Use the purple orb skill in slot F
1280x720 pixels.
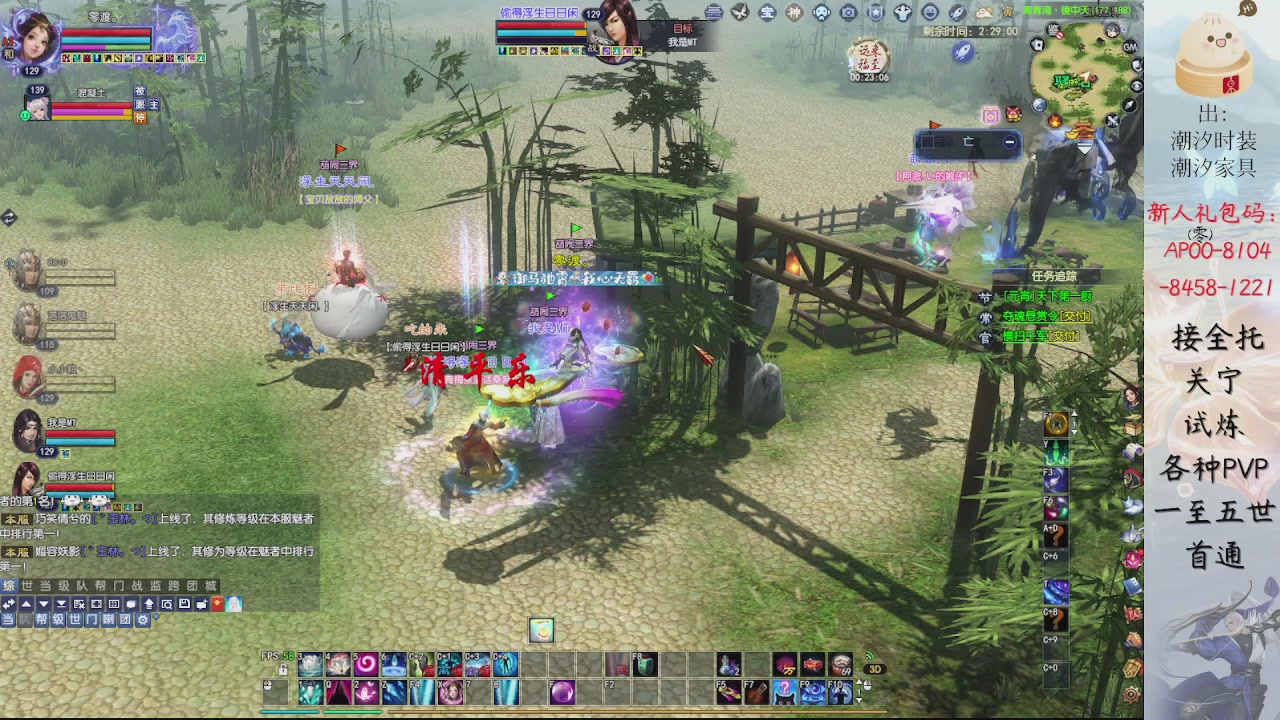click(562, 691)
